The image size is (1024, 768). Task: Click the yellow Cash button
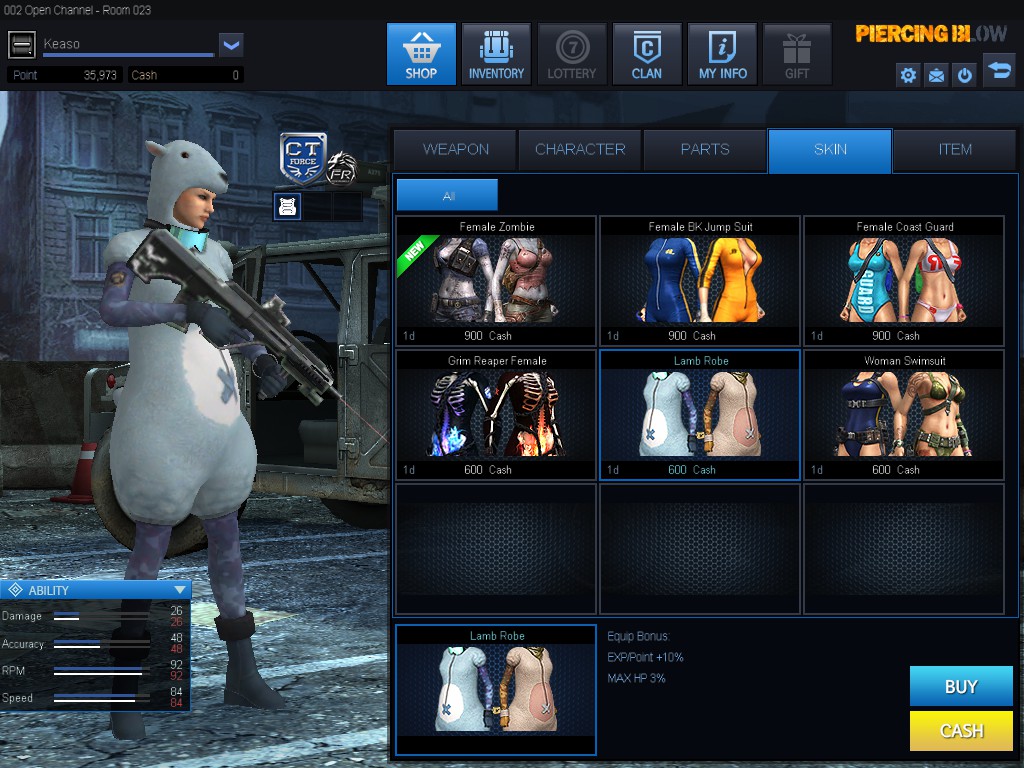point(960,731)
